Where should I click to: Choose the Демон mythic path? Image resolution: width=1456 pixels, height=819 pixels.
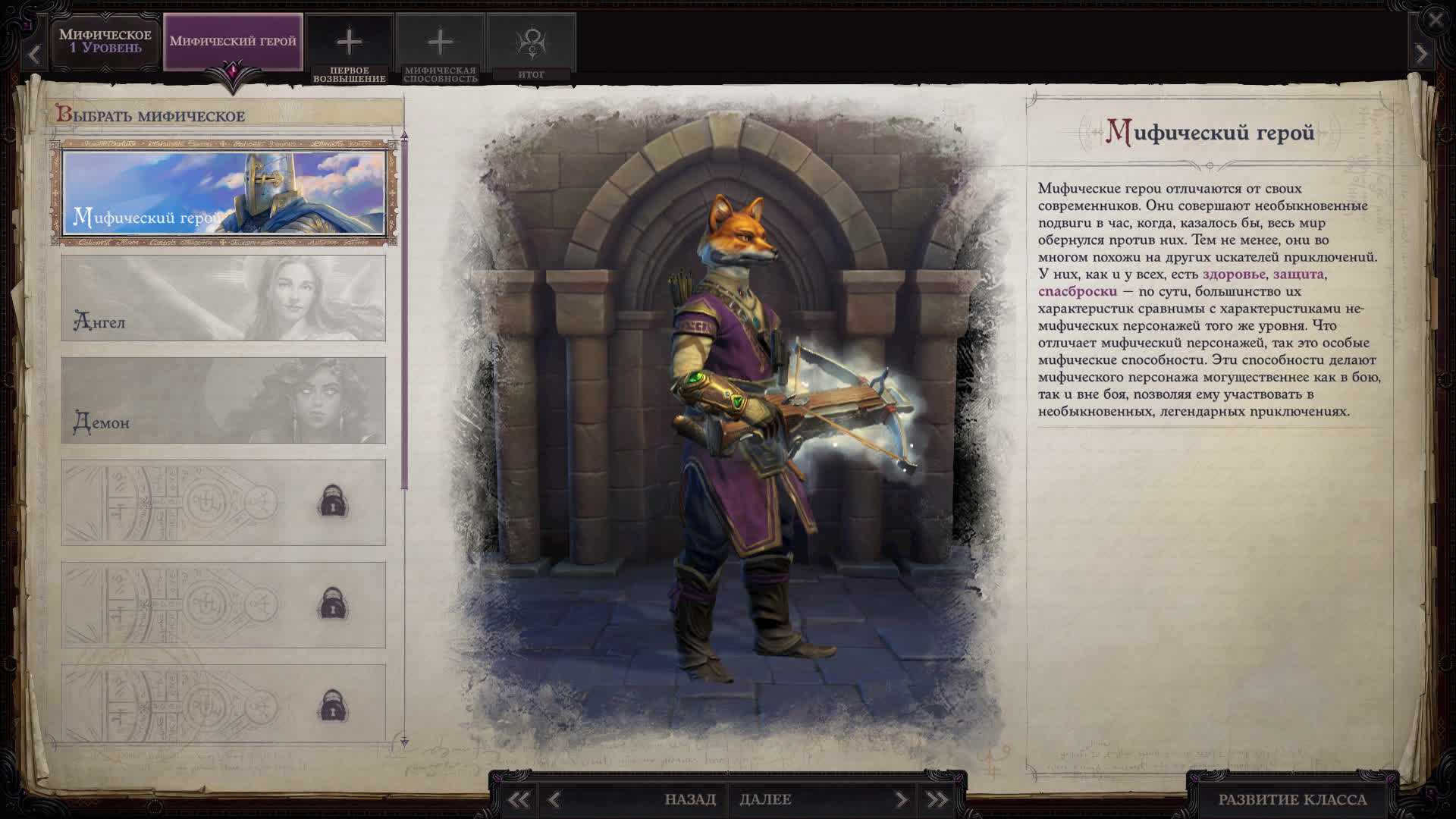(x=224, y=400)
